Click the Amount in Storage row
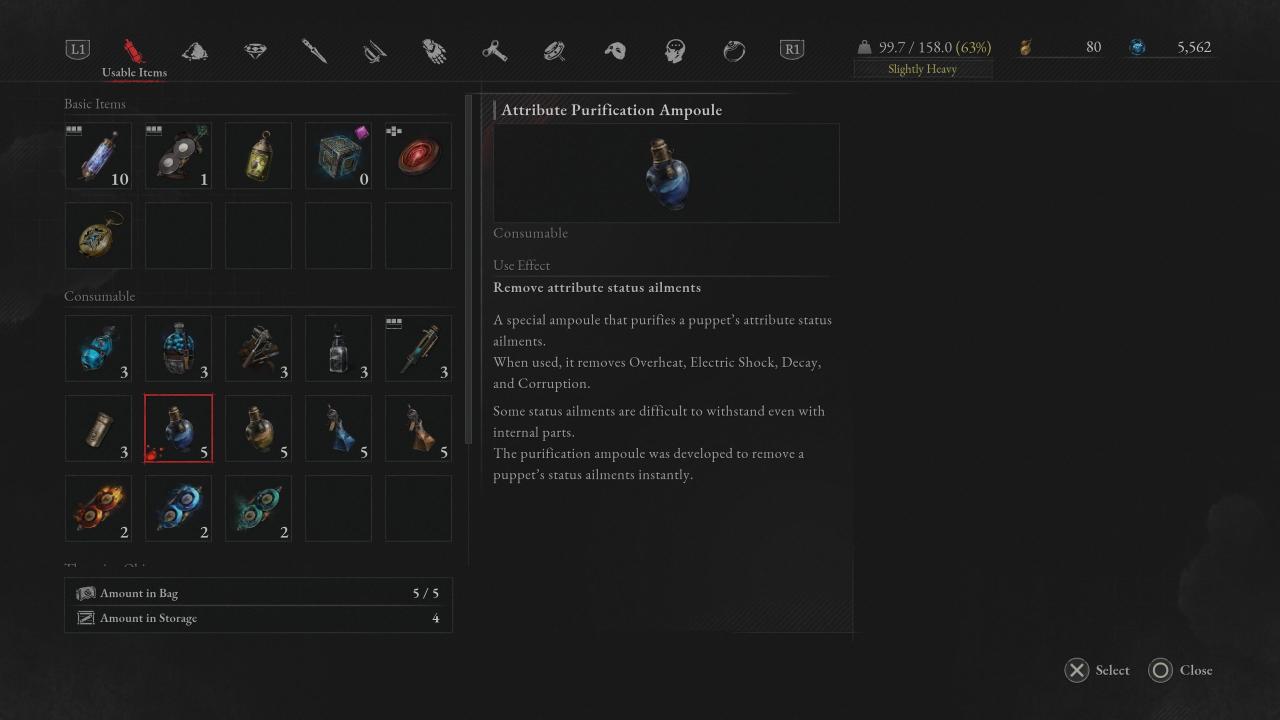Screen dimensions: 1280x720 coord(258,618)
